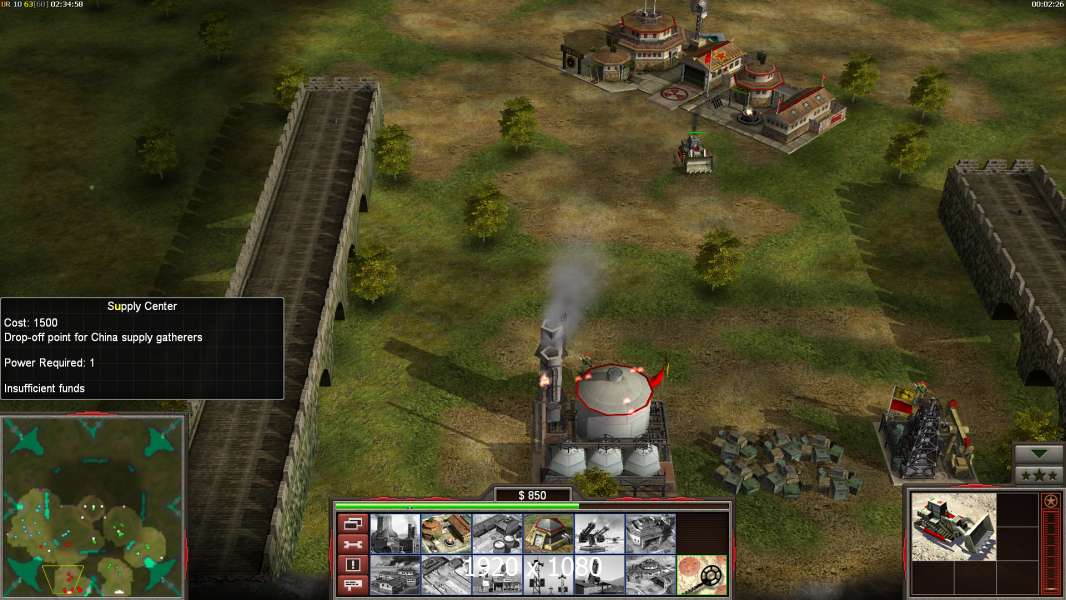Screen dimensions: 1066x600
Task: Click the green down-arrow button
Action: (x=1039, y=454)
